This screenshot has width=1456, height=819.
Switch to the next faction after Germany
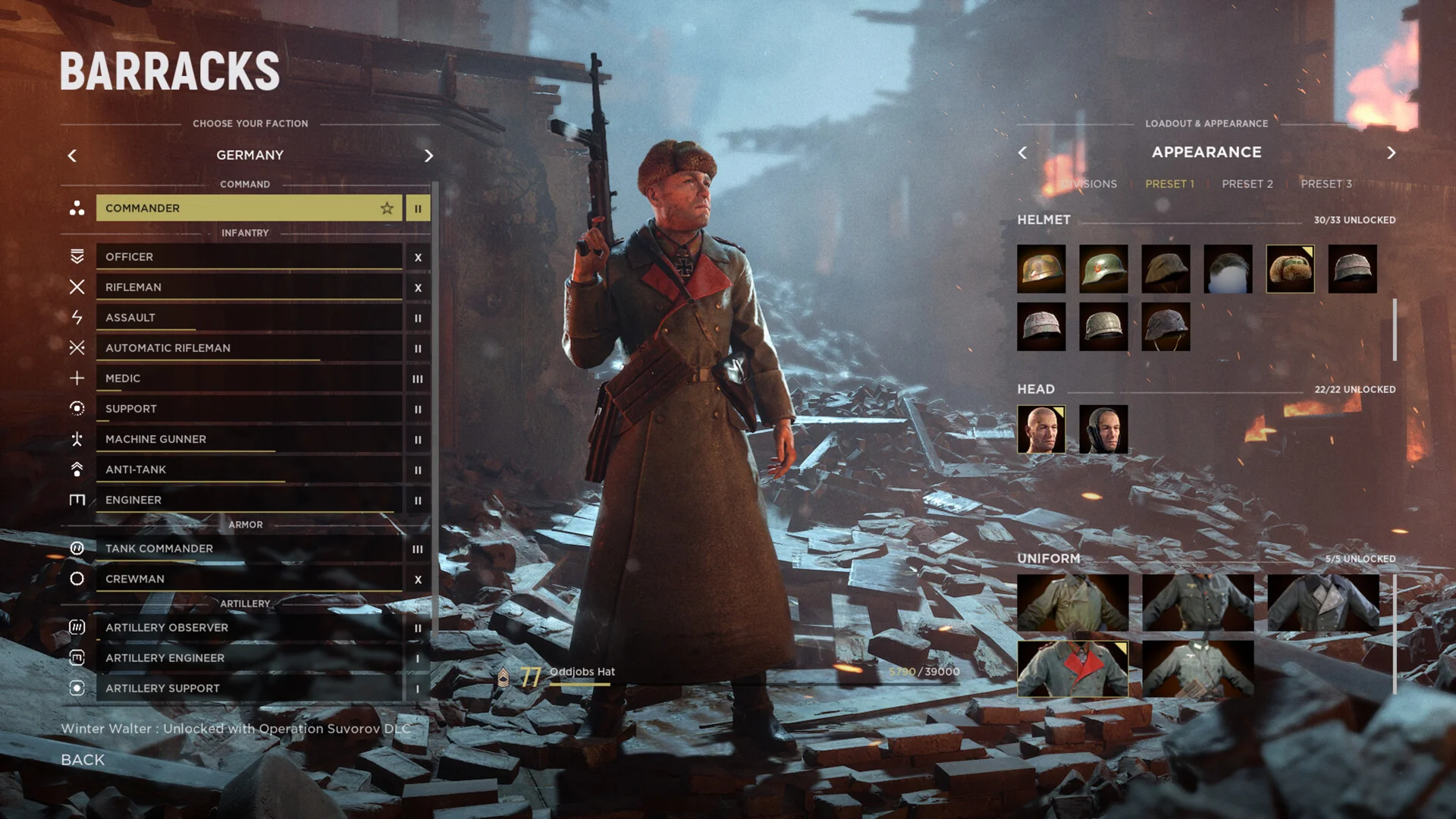pos(428,155)
